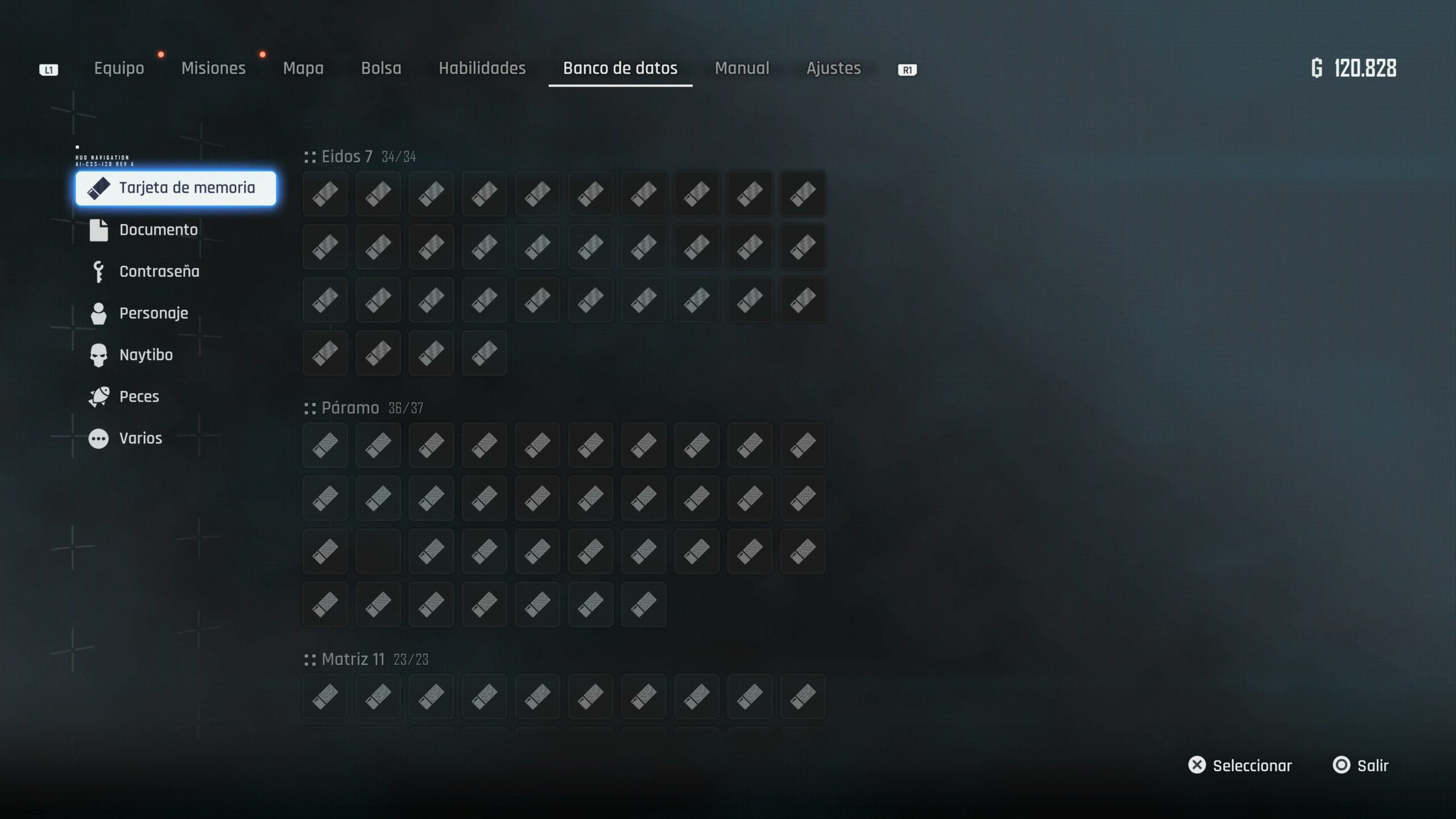
Task: Open the Naytibo category
Action: 146,355
